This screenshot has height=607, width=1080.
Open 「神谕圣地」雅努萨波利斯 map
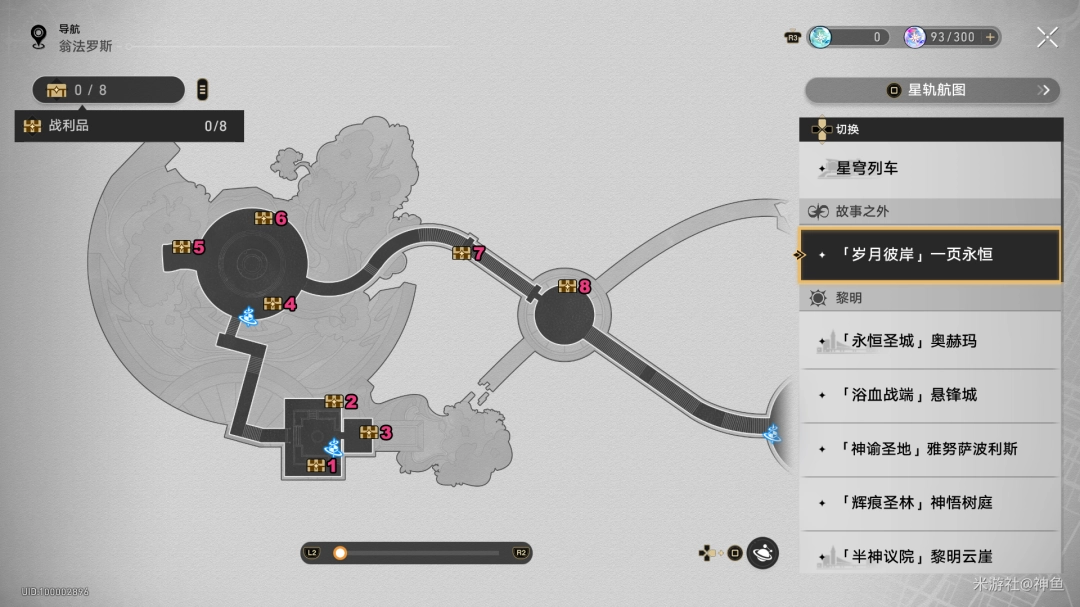click(930, 449)
